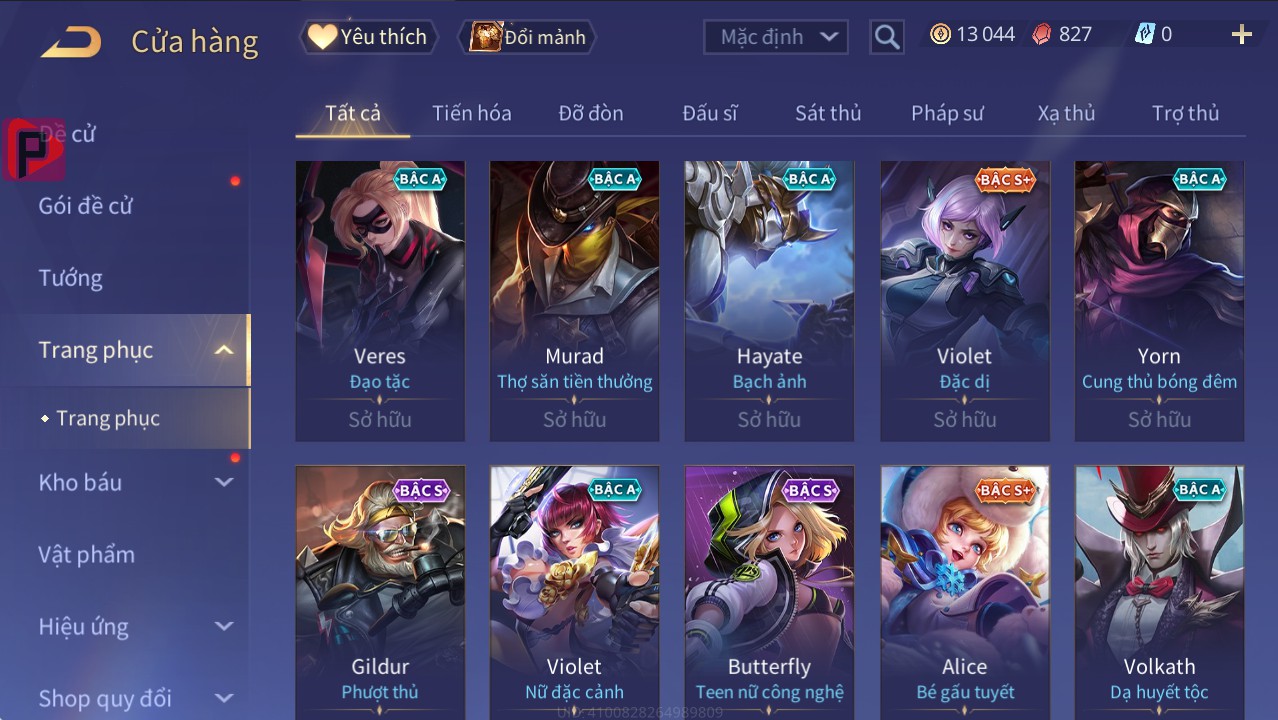
Task: Select the Murad Thợ săn tiền thưởng card
Action: pos(574,300)
